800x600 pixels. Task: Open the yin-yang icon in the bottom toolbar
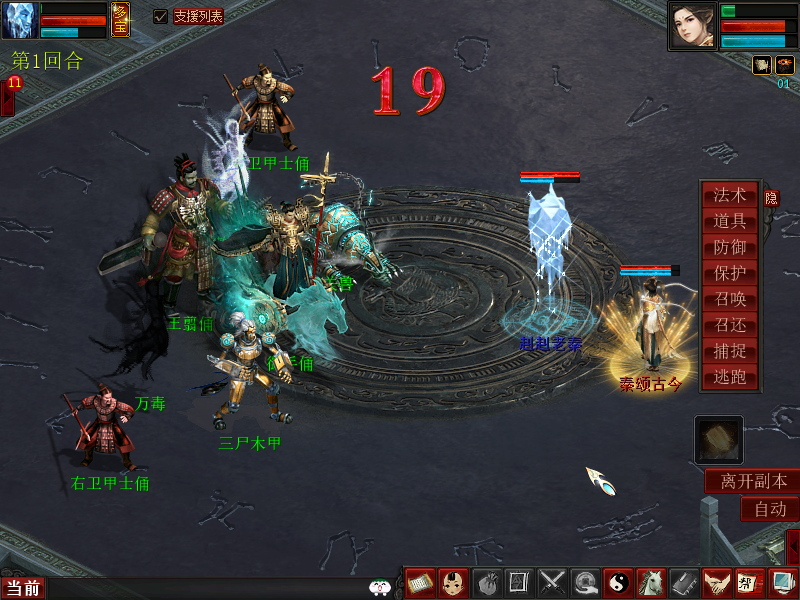click(x=617, y=582)
